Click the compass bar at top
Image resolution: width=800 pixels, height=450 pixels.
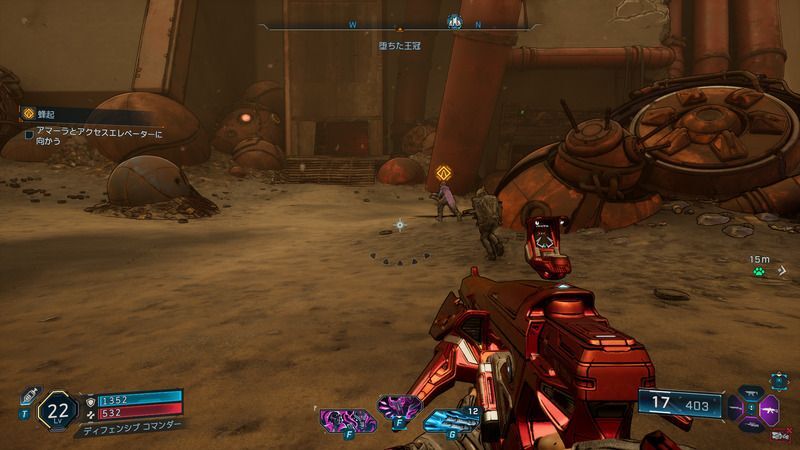[400, 25]
